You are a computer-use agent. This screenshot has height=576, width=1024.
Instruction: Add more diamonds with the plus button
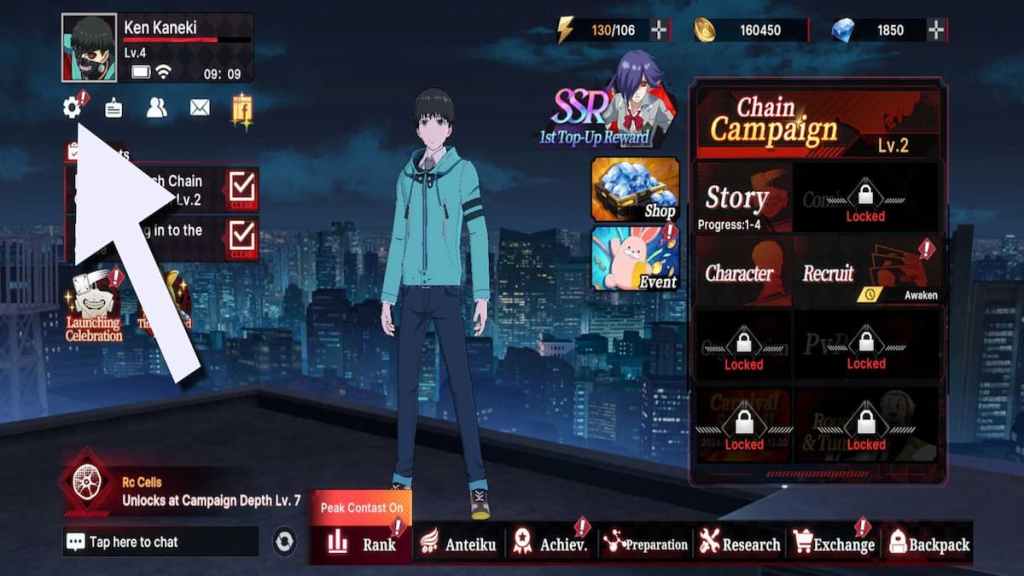(936, 30)
